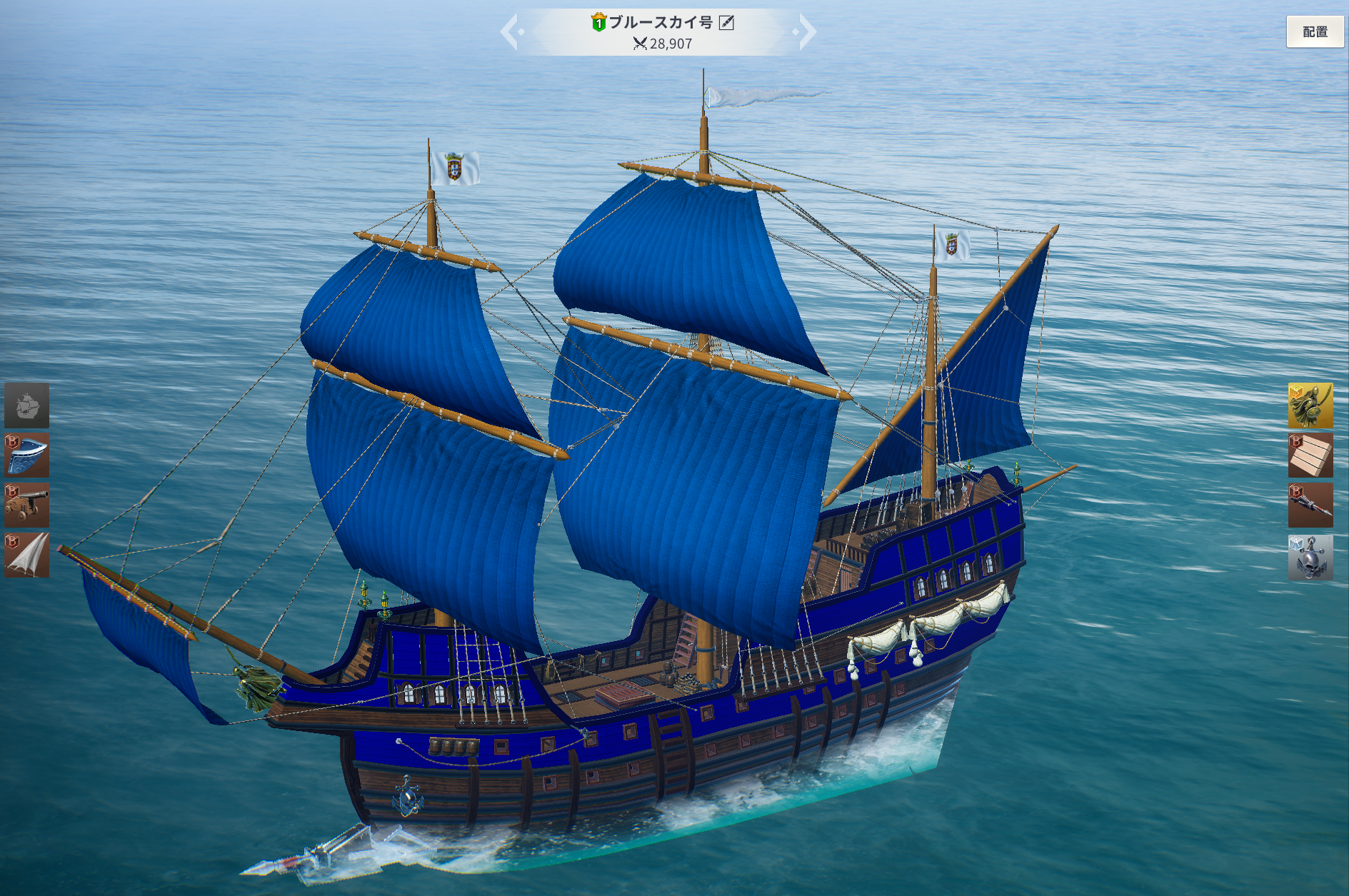Choose the white sail equipment slot
The height and width of the screenshot is (896, 1349).
(x=27, y=555)
